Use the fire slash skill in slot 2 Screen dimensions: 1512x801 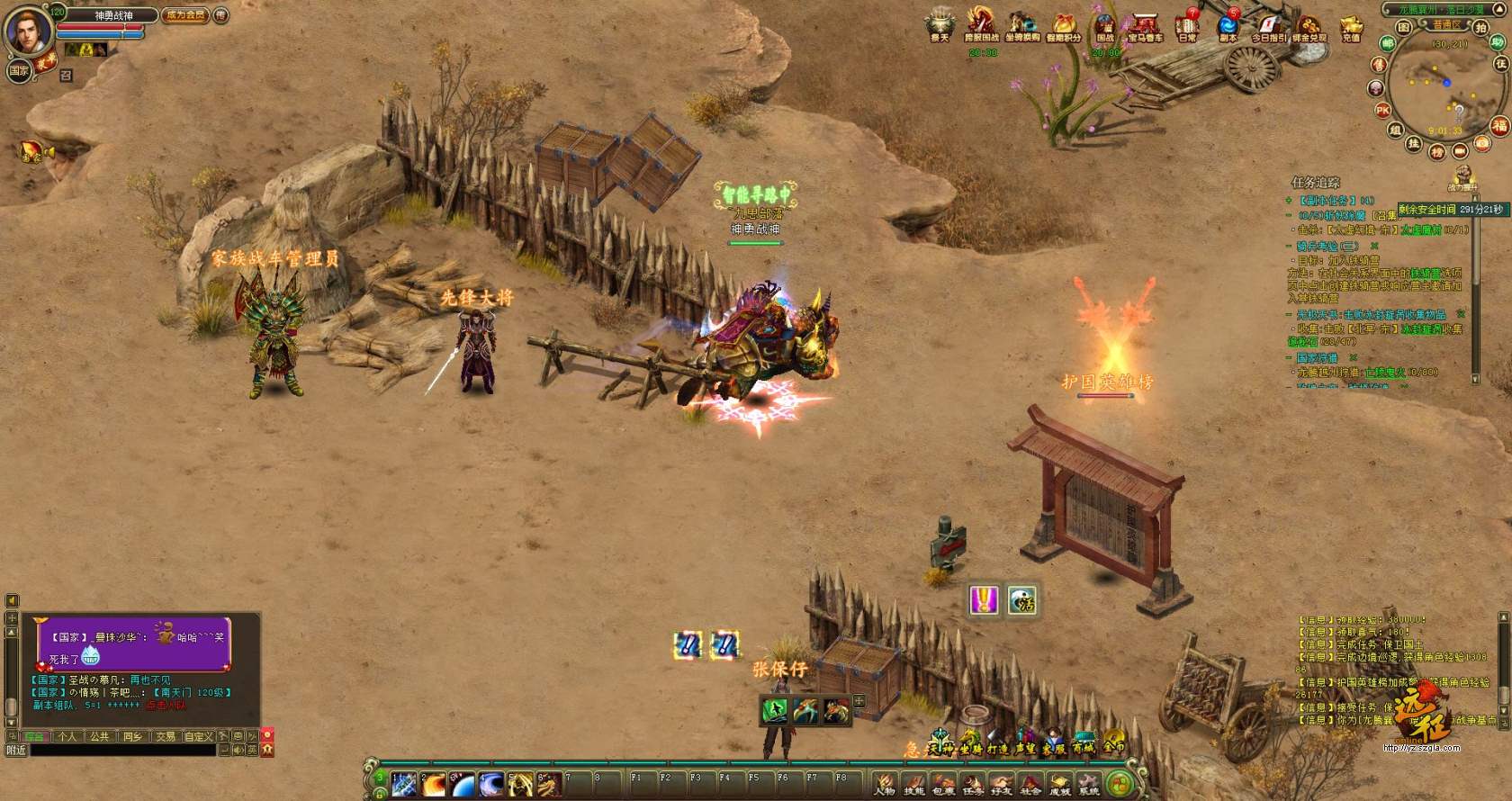434,784
